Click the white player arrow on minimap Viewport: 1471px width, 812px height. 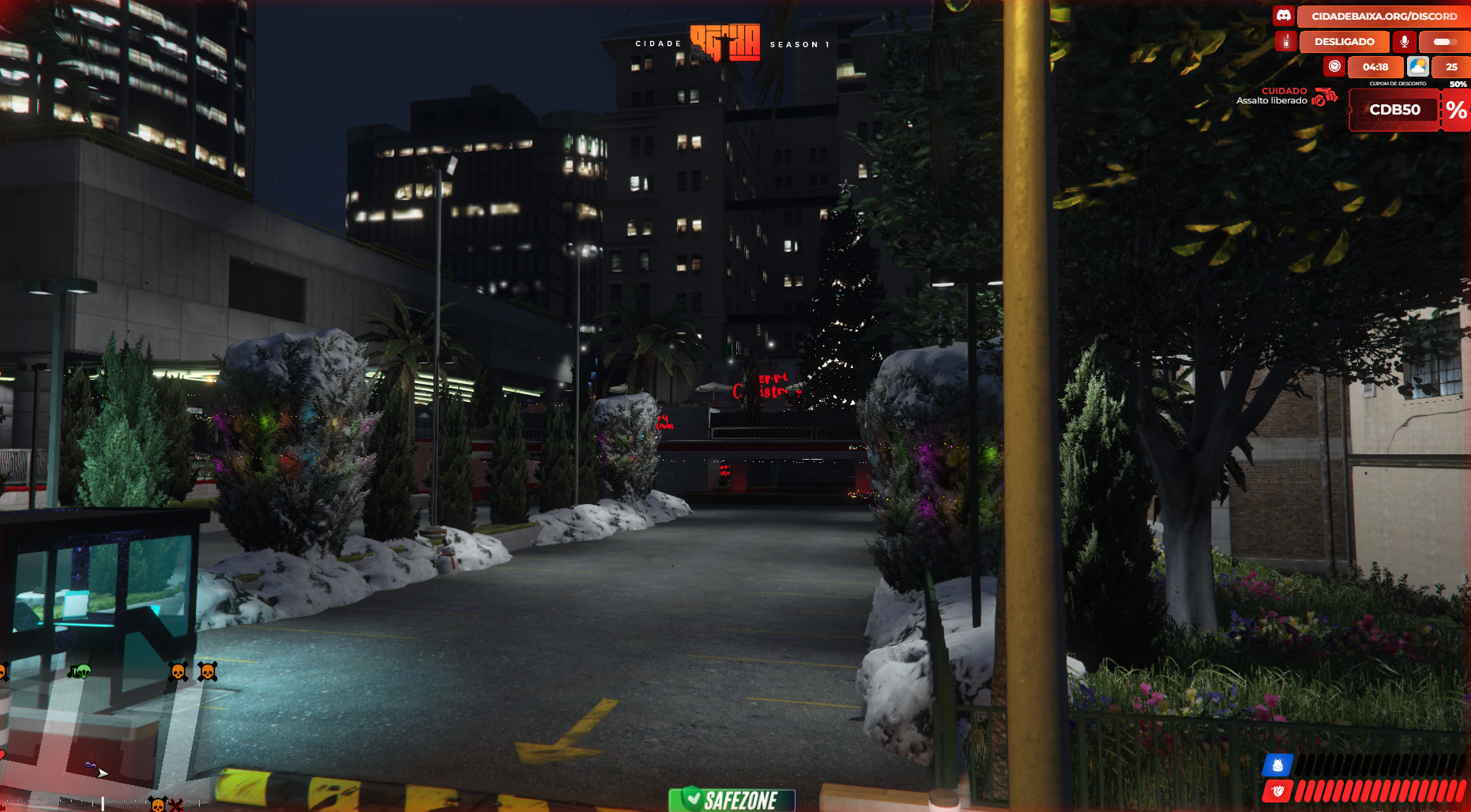click(x=103, y=773)
